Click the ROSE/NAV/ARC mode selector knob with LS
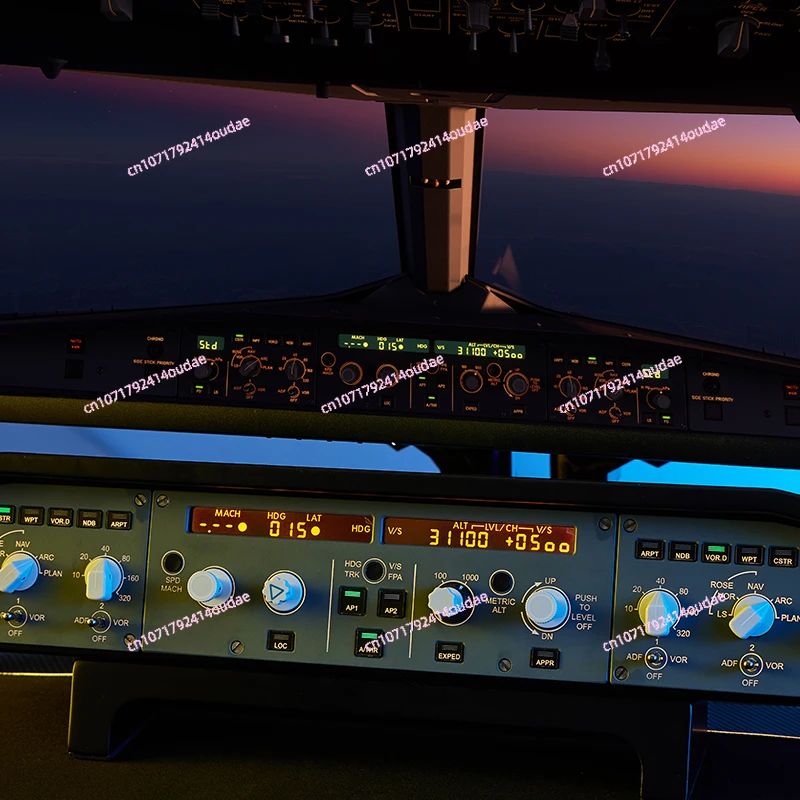 coord(751,617)
